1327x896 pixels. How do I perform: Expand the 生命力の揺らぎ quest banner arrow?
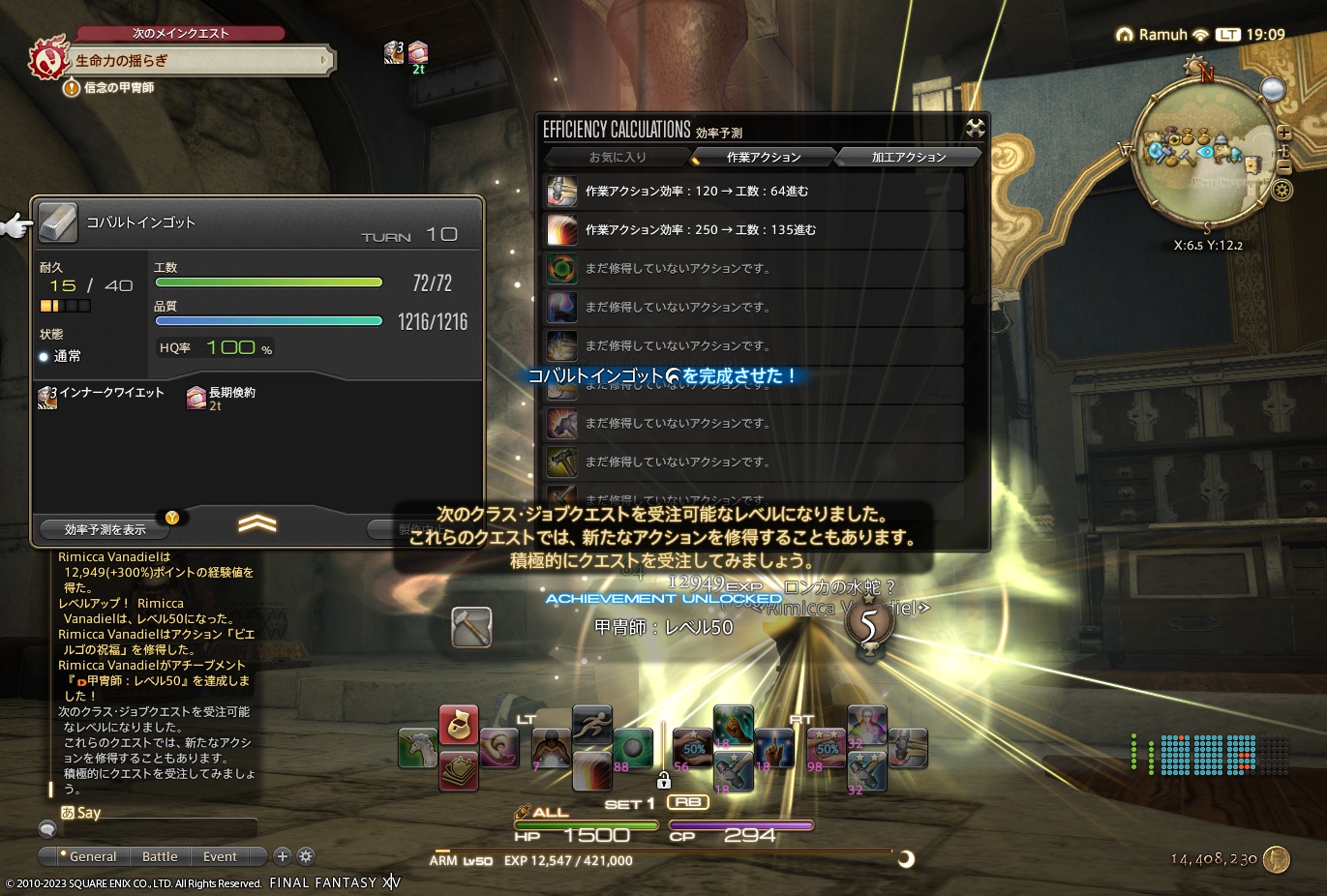(323, 60)
